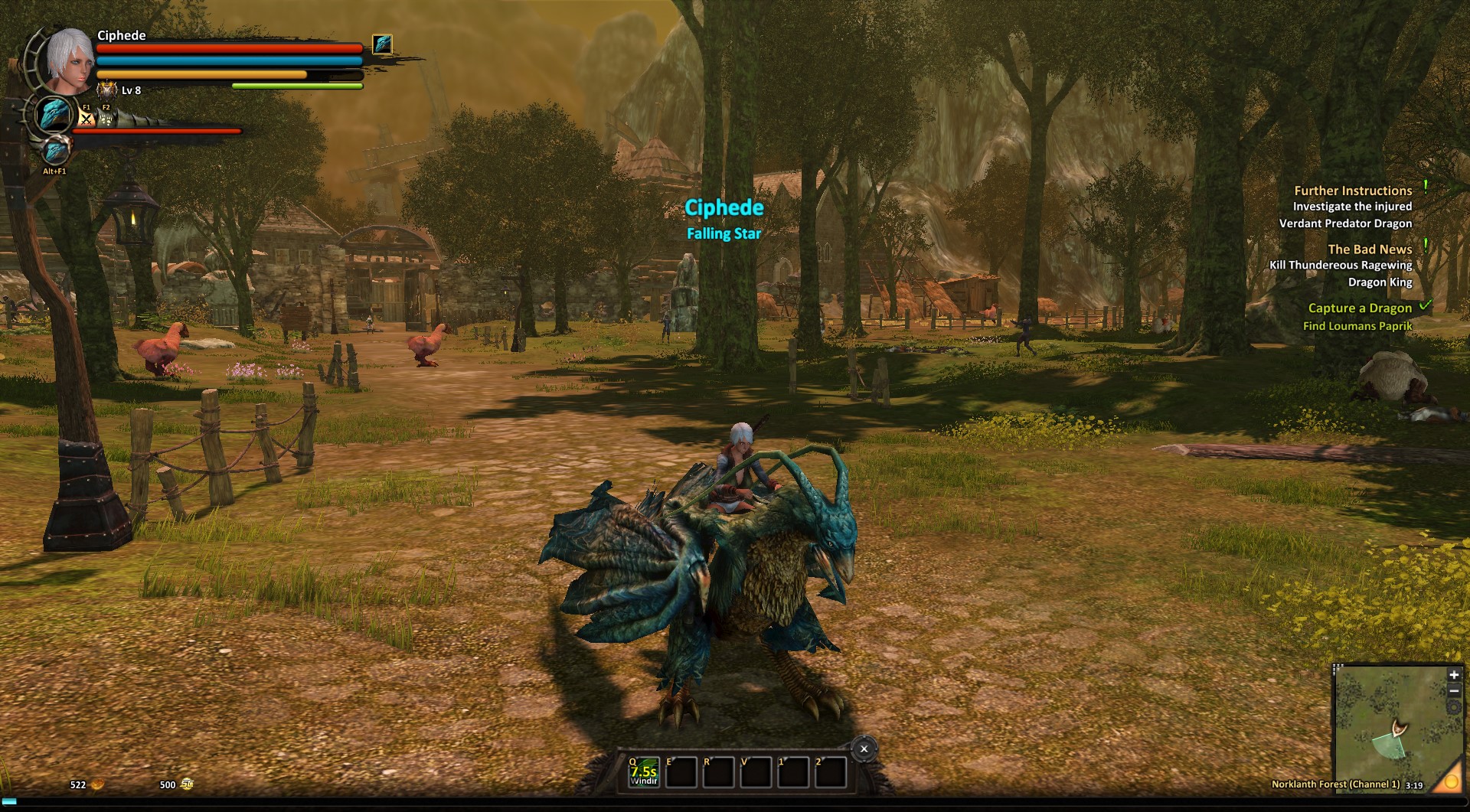Click the dragon buff icon beside health bar

click(x=382, y=44)
